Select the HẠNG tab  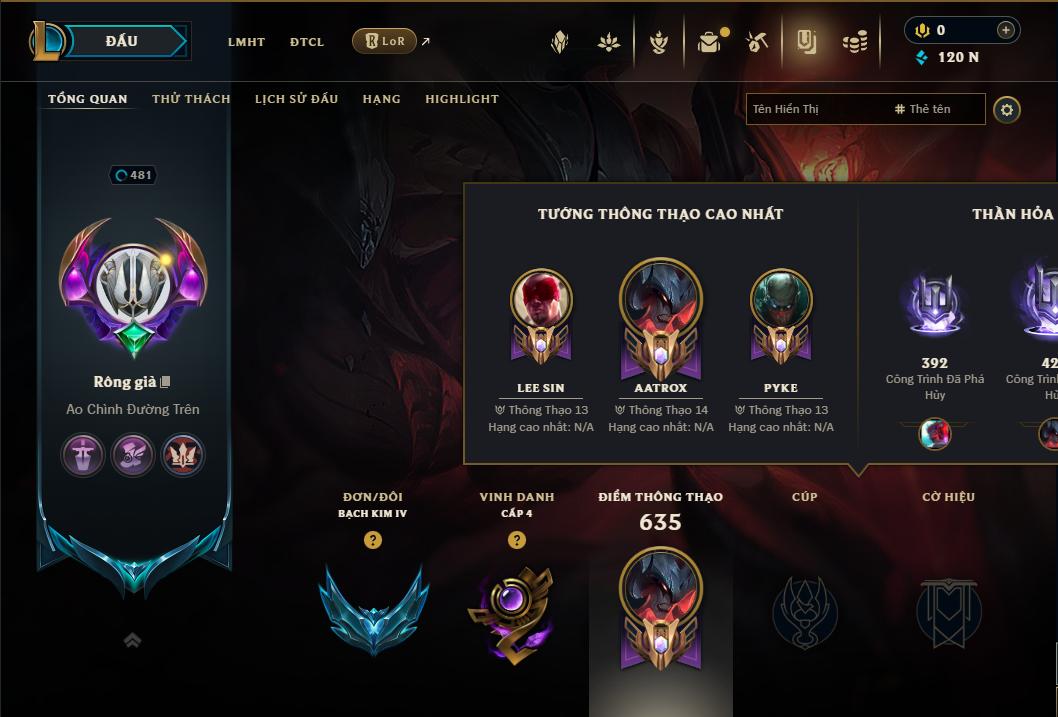(381, 99)
